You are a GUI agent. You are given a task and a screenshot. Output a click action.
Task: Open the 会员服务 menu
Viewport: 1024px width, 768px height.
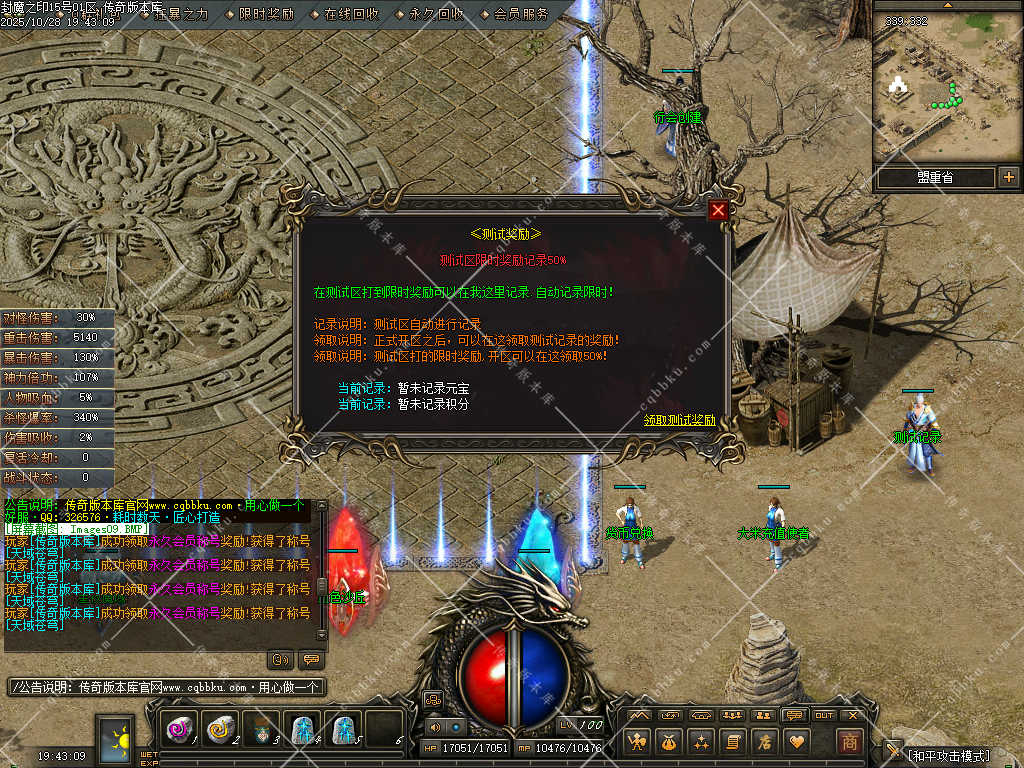[x=521, y=14]
